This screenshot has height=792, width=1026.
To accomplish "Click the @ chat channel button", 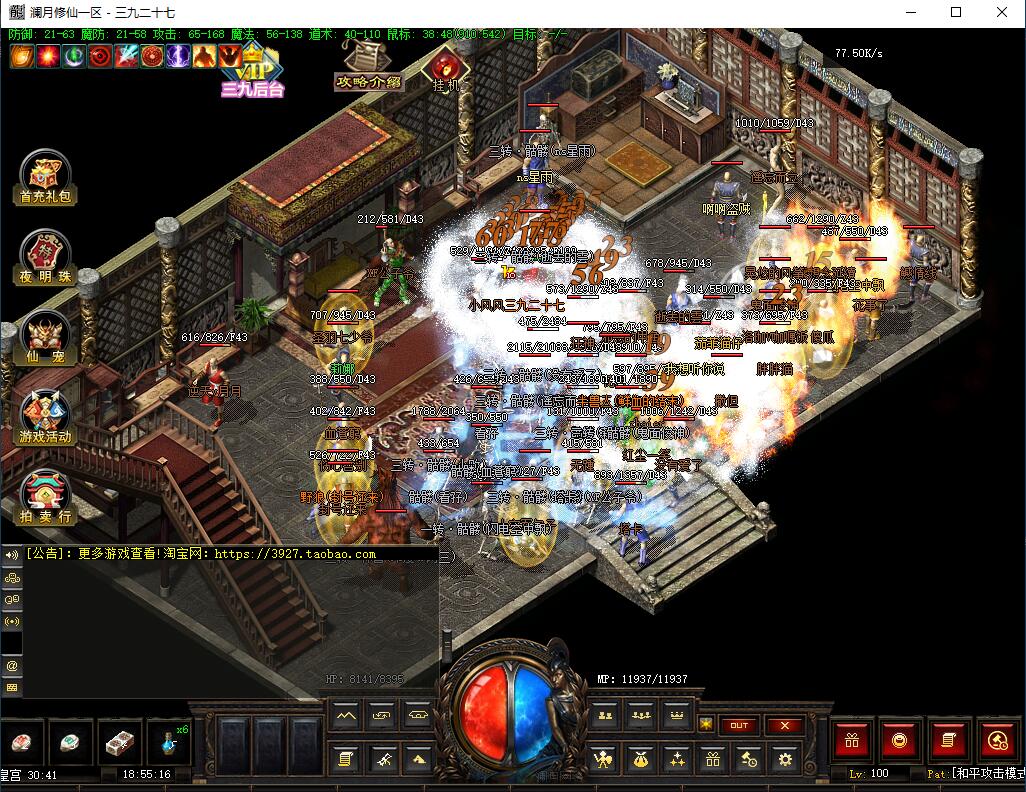I will pos(12,665).
